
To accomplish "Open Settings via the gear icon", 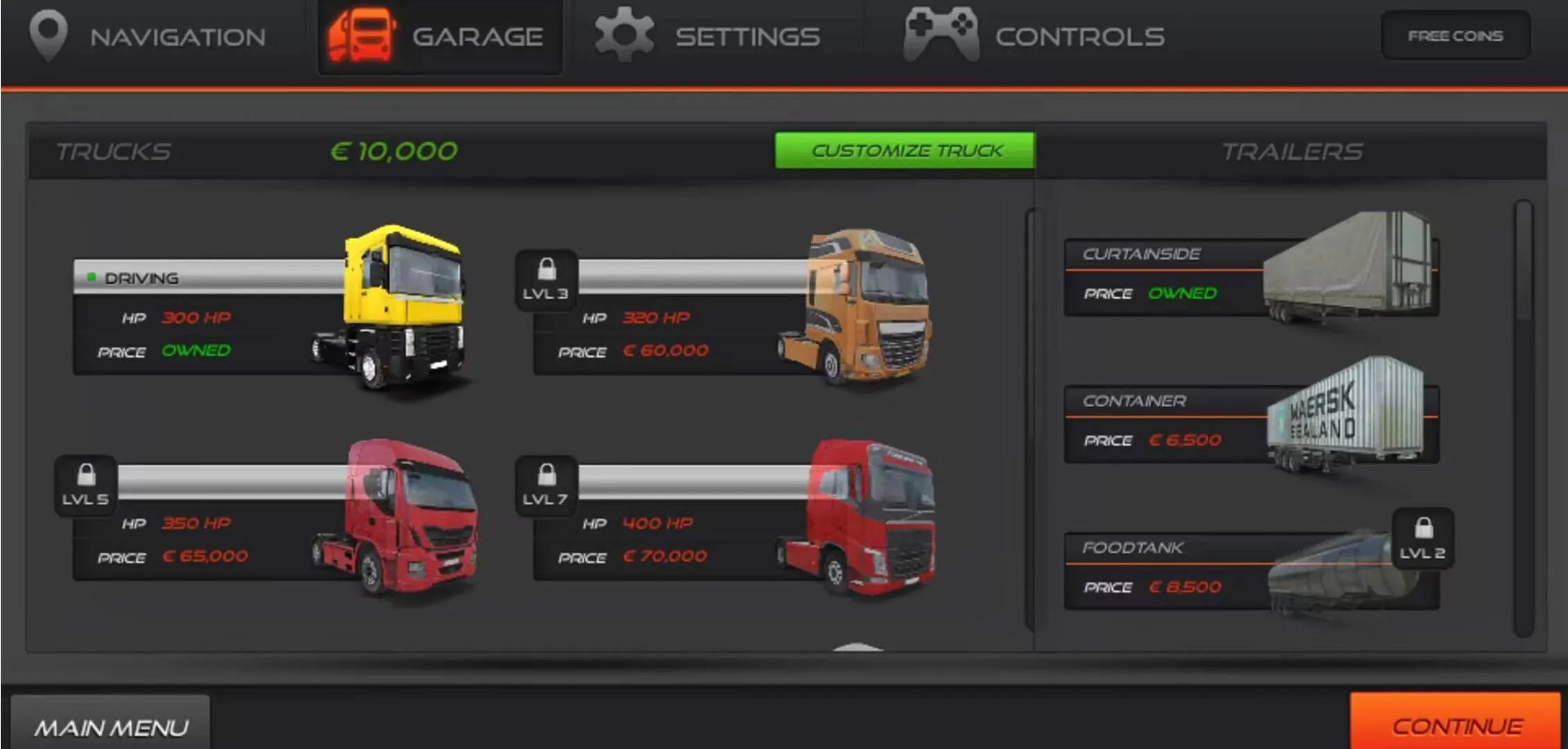I will (624, 35).
